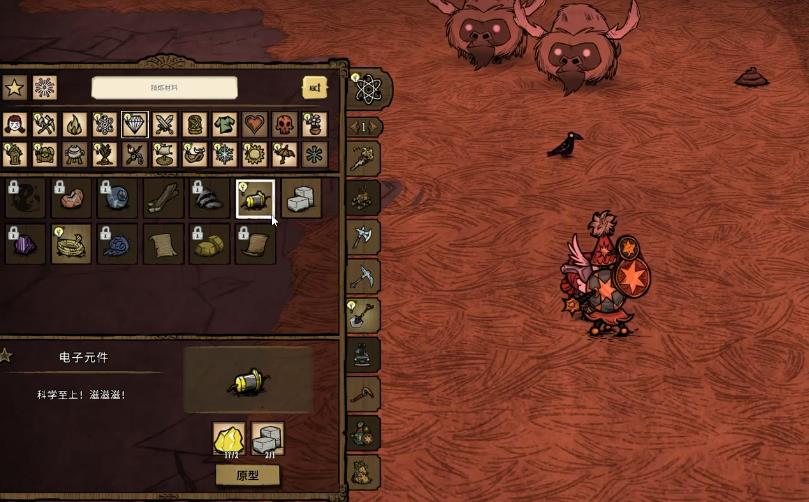Switch to the green shirt clothing filter

tap(225, 124)
